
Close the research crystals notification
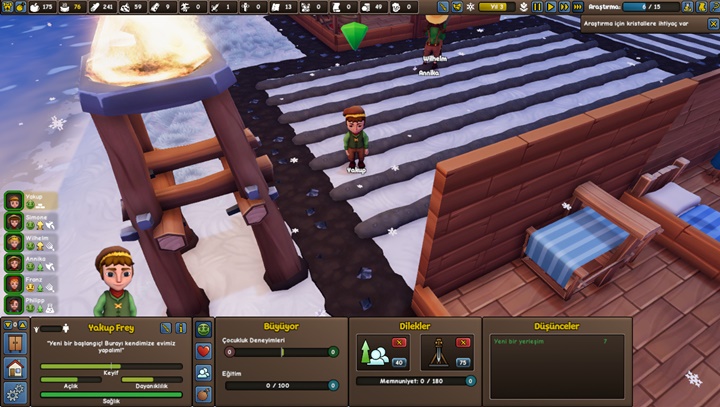pyautogui.click(x=712, y=23)
